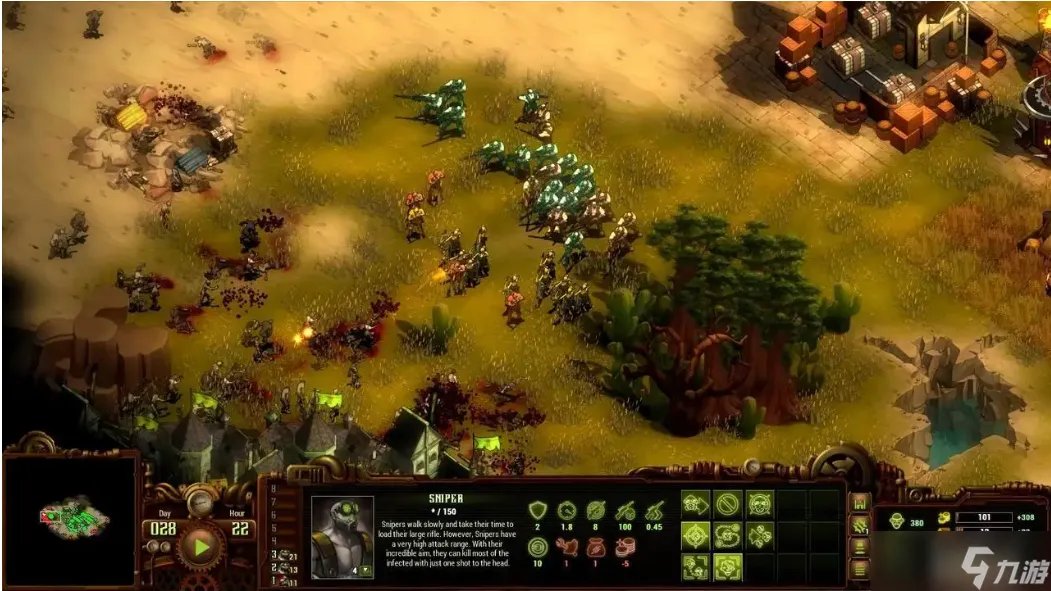
Task: Issue the stop command
Action: point(728,504)
